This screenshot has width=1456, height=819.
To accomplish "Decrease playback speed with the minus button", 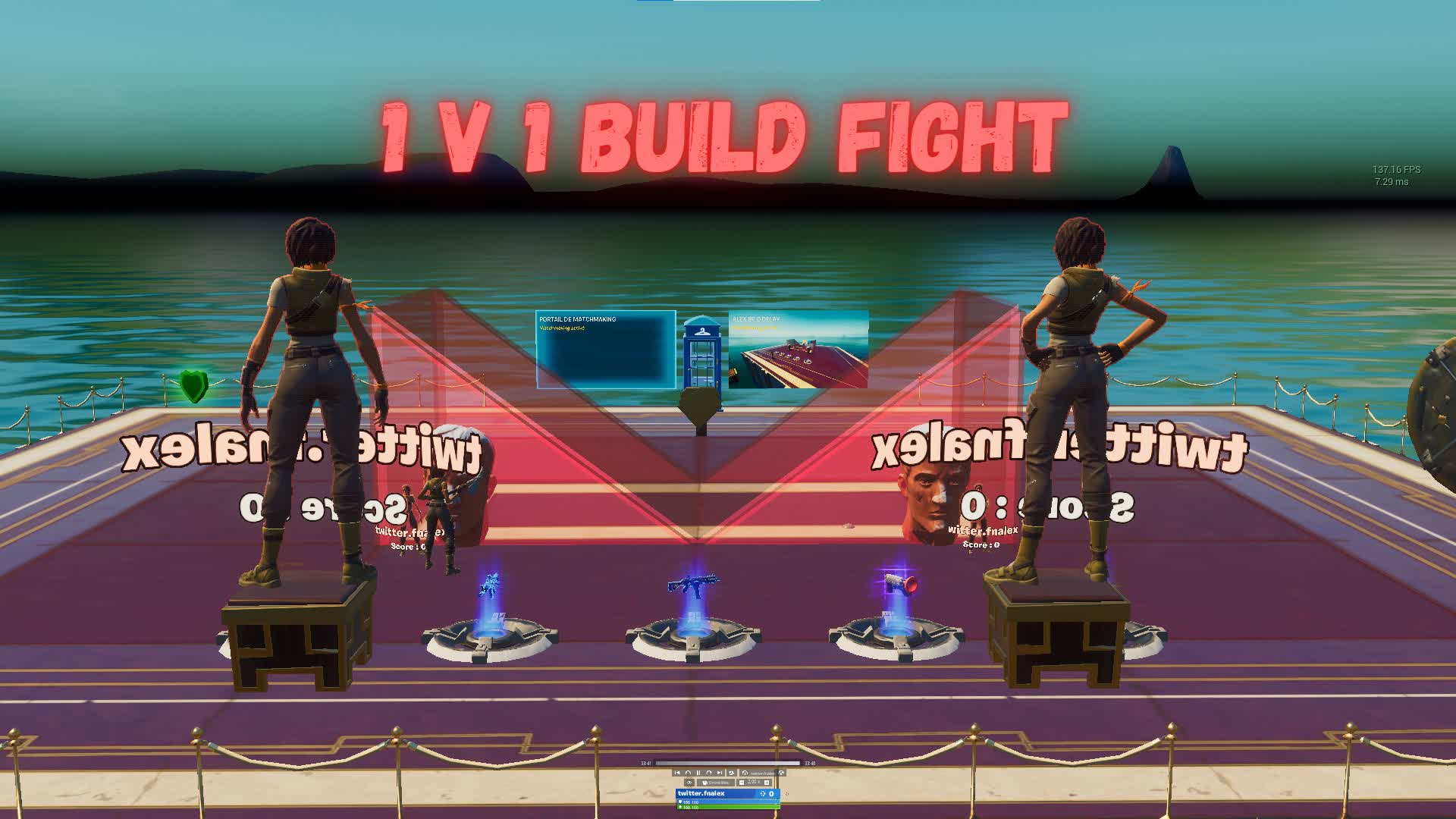I will 742,782.
